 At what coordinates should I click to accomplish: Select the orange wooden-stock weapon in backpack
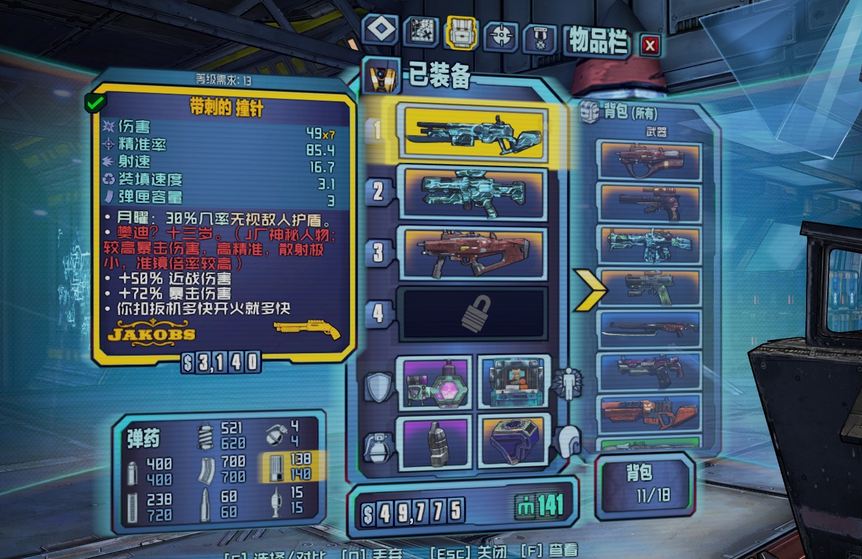(649, 414)
